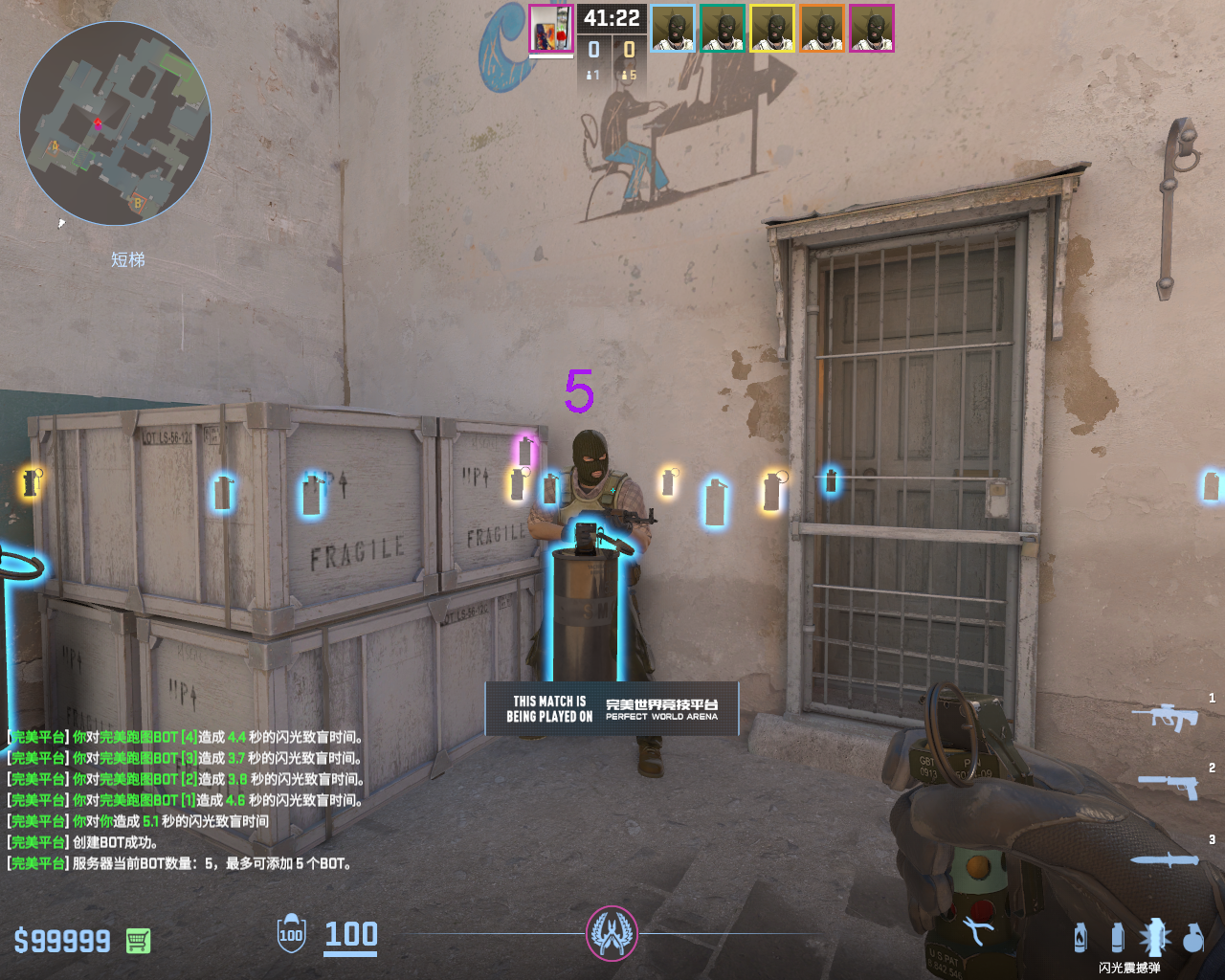Viewport: 1225px width, 980px height.
Task: Click your own player avatar with pink border
Action: tap(550, 29)
